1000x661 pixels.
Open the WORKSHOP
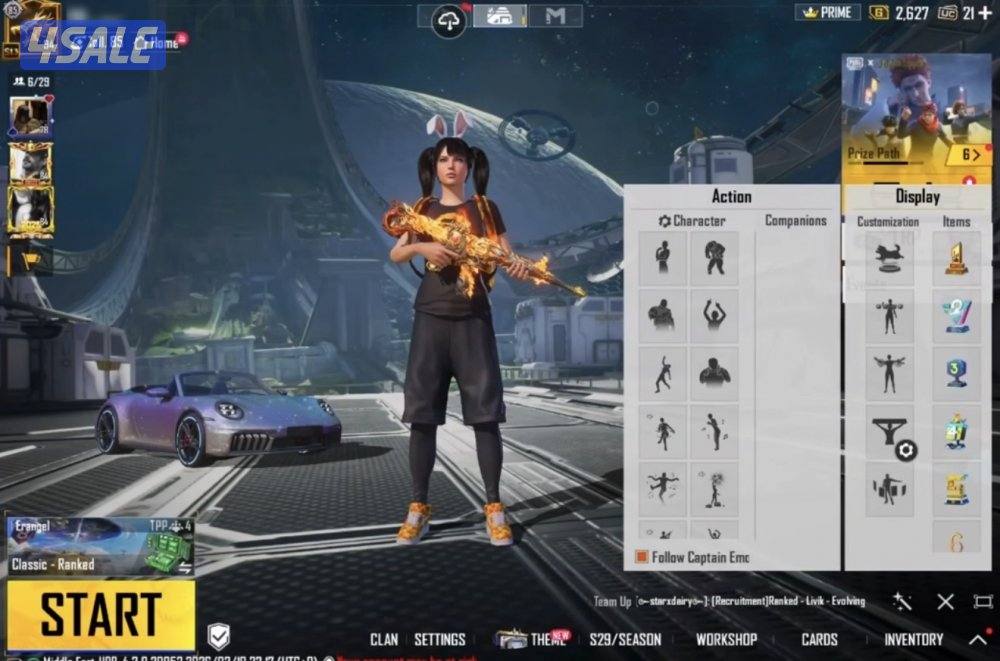[726, 639]
